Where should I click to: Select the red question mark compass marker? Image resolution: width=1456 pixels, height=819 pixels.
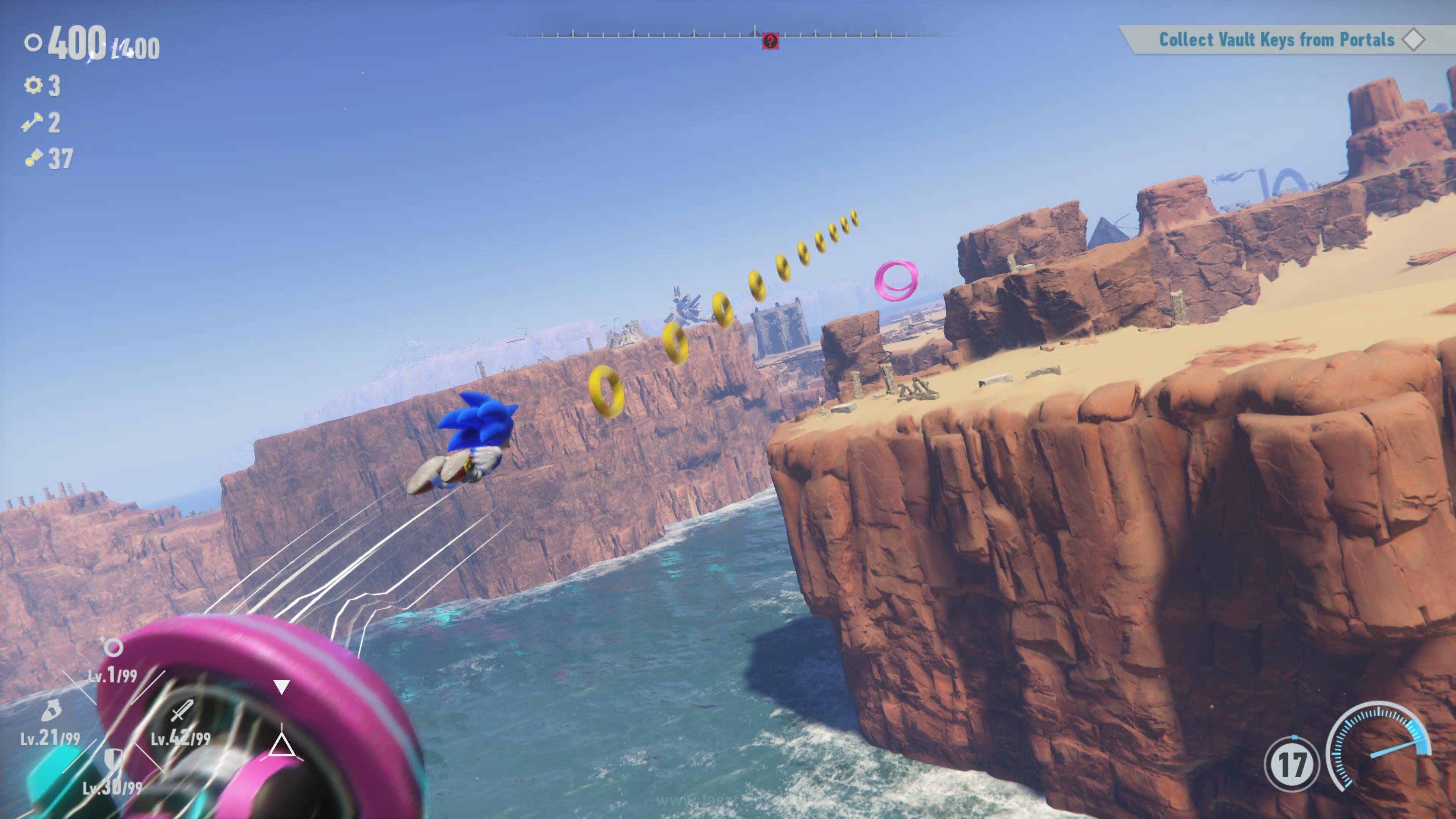point(770,41)
